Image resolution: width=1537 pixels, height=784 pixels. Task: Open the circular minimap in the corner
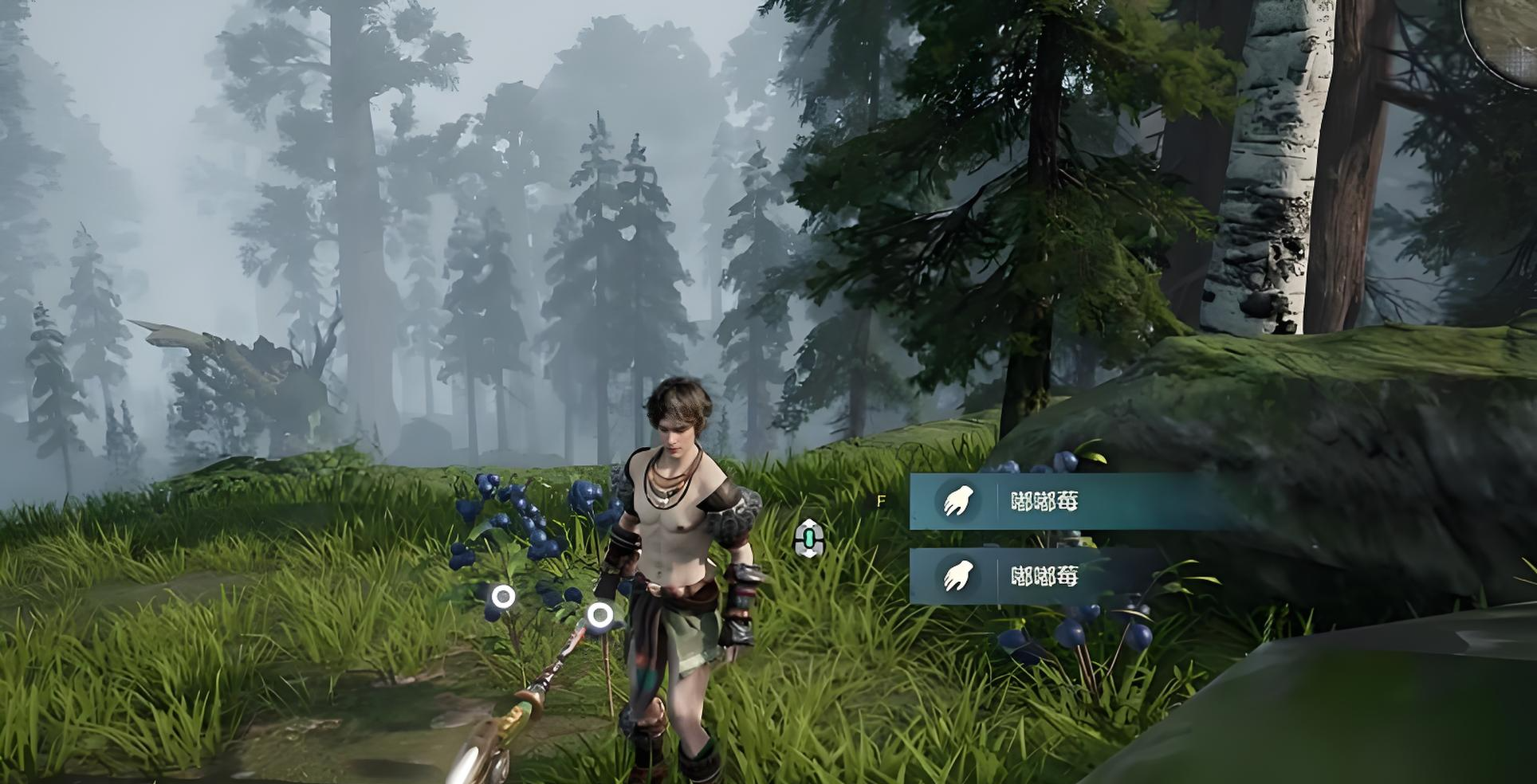(x=1509, y=32)
